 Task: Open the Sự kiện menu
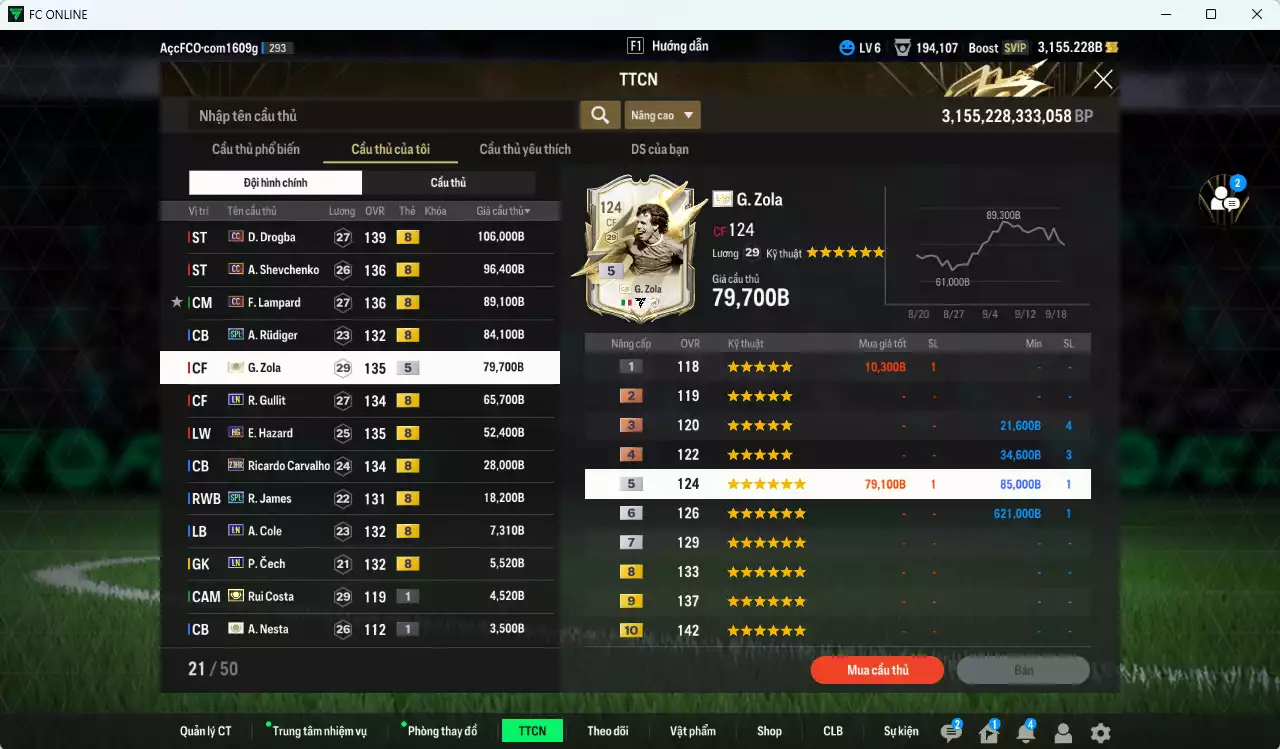[x=901, y=731]
